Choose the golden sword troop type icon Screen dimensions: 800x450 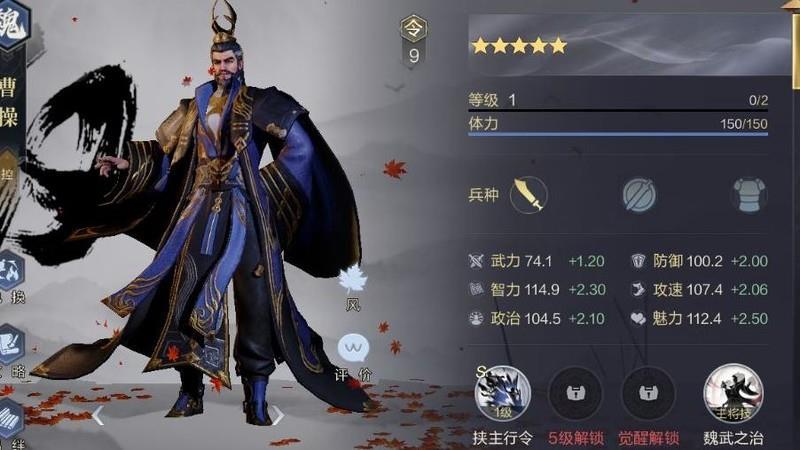(528, 194)
